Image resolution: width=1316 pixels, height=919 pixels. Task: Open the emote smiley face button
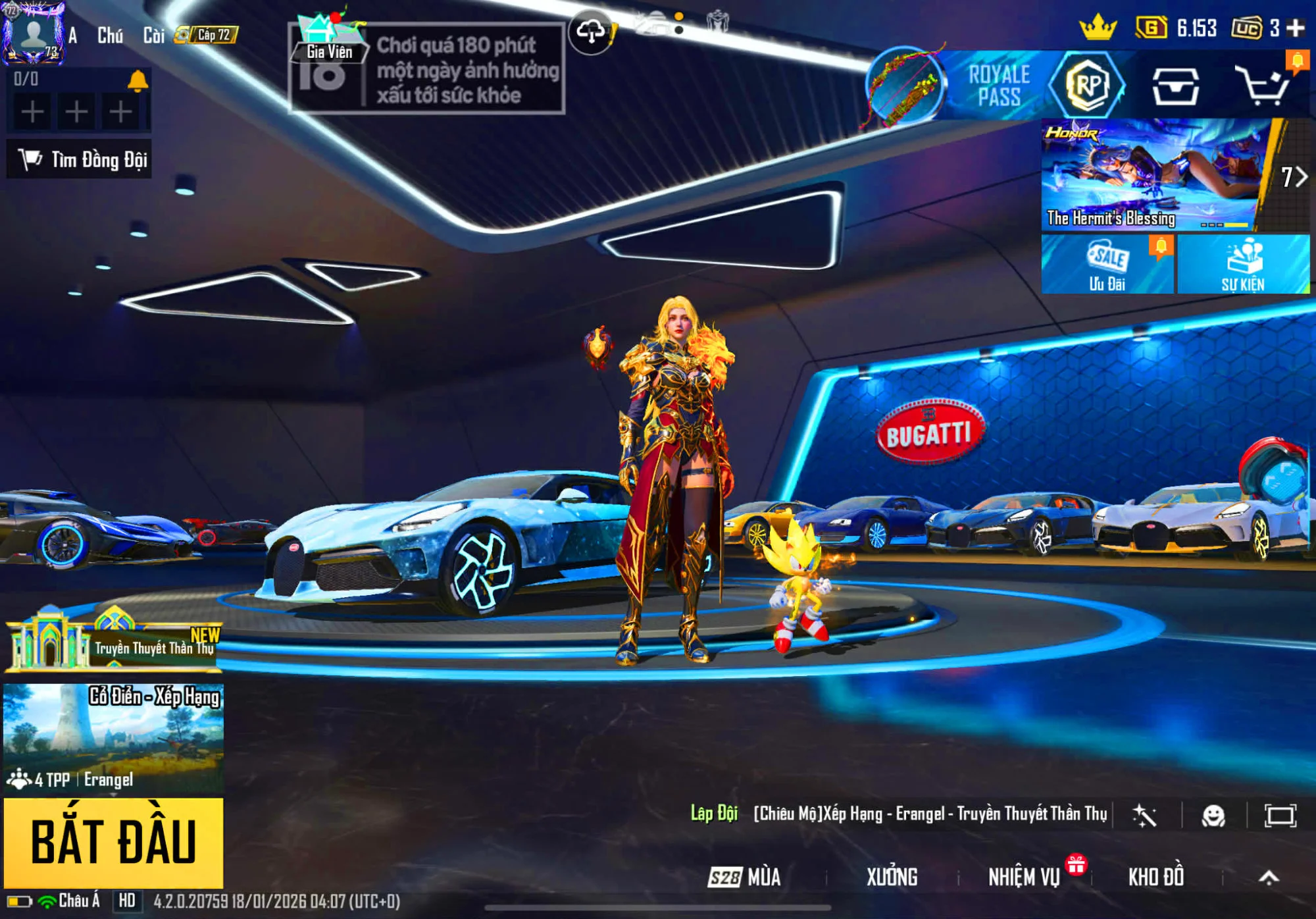(x=1213, y=816)
